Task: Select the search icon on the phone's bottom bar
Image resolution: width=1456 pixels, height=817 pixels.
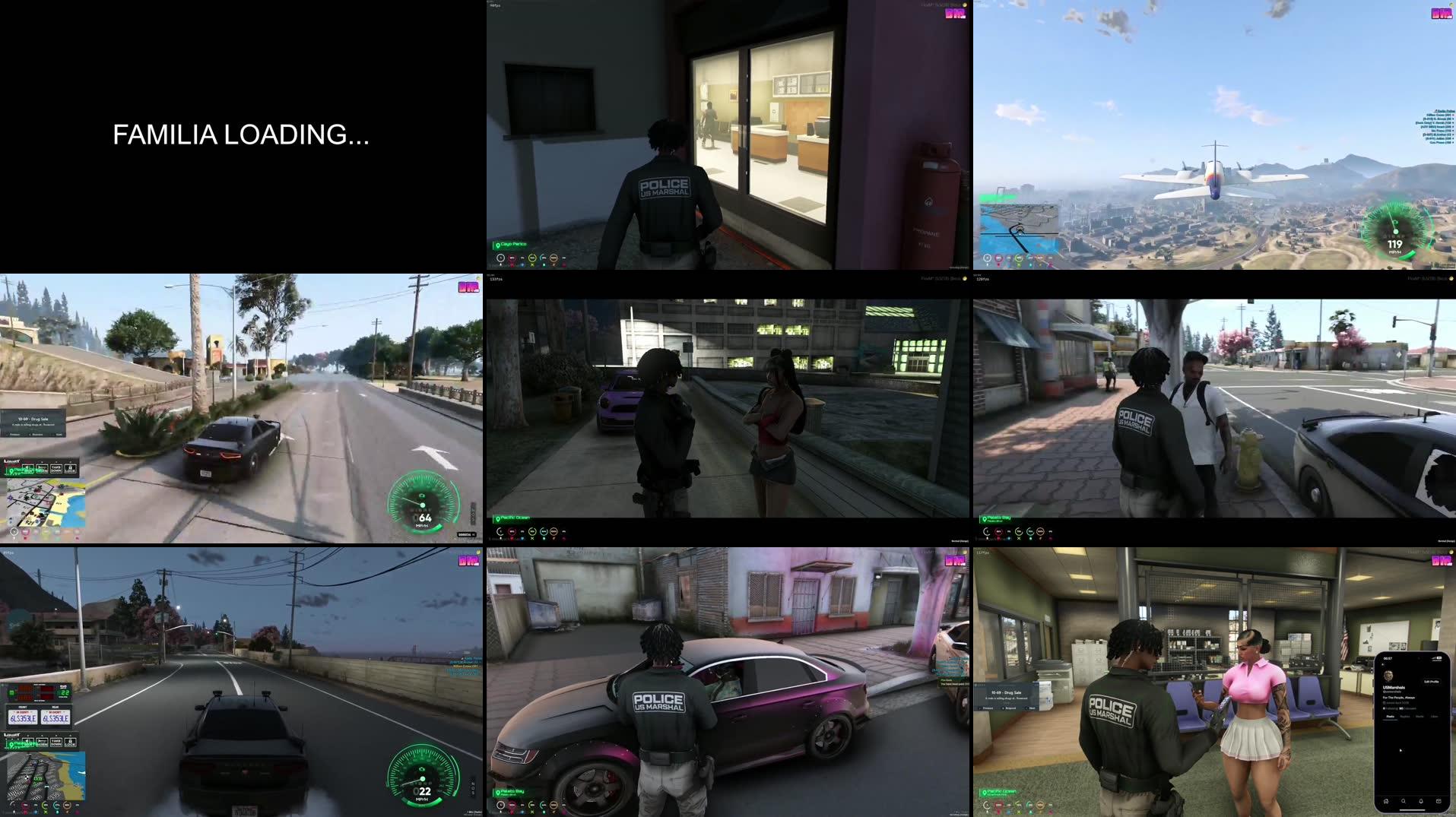Action: pyautogui.click(x=1404, y=800)
